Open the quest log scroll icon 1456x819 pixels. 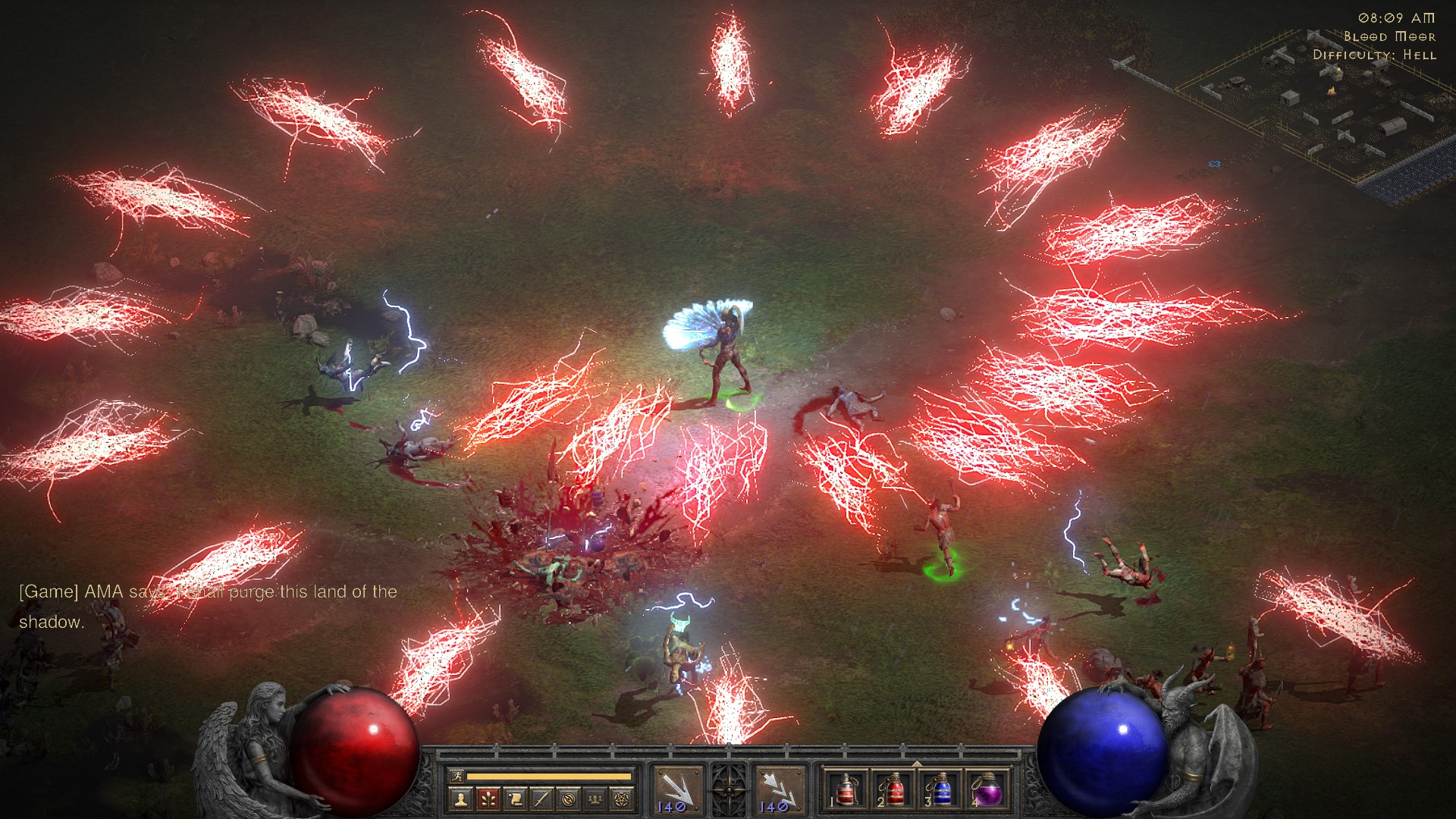[515, 799]
